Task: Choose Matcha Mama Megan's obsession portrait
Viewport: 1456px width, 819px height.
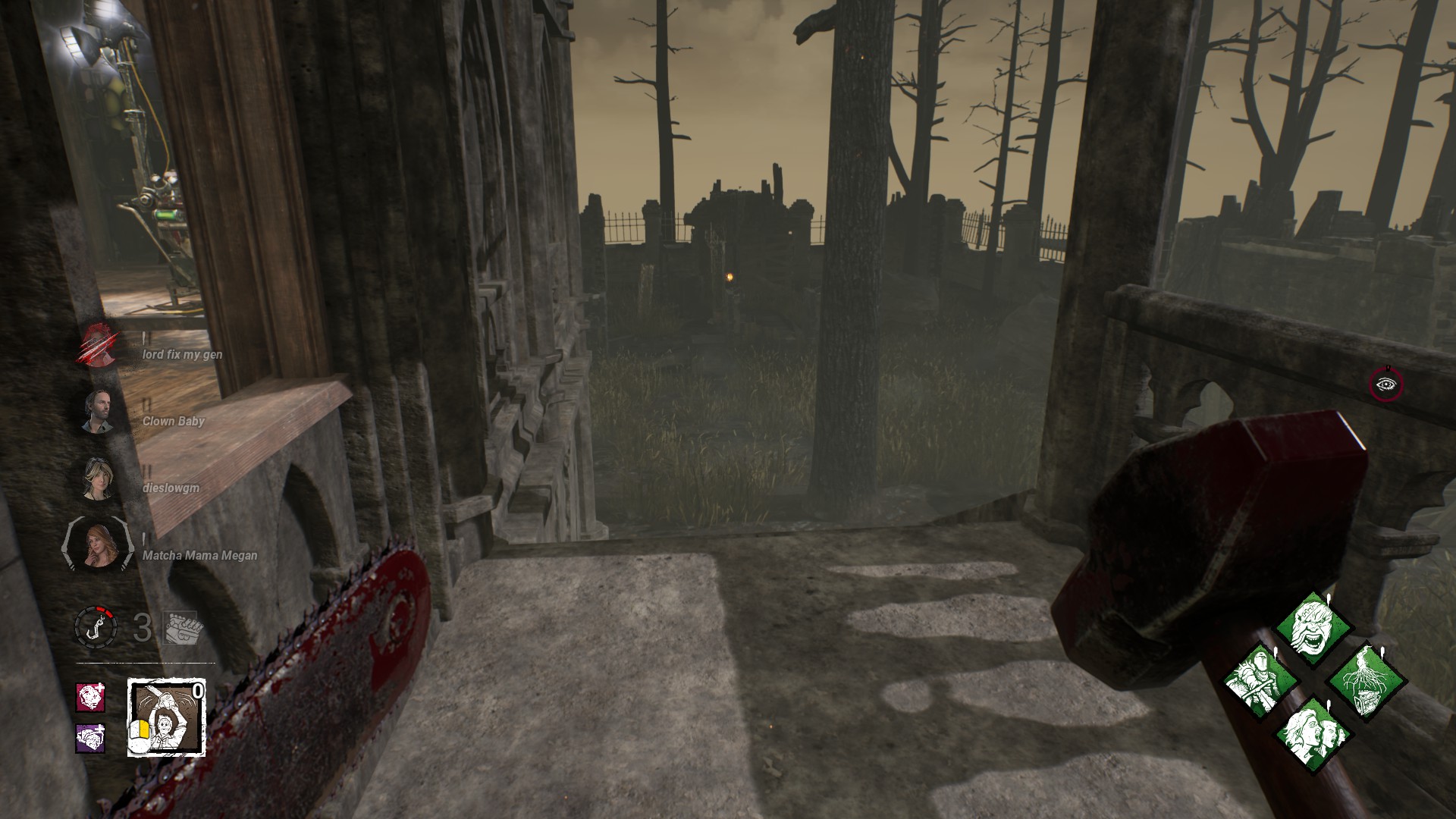Action: (x=98, y=545)
